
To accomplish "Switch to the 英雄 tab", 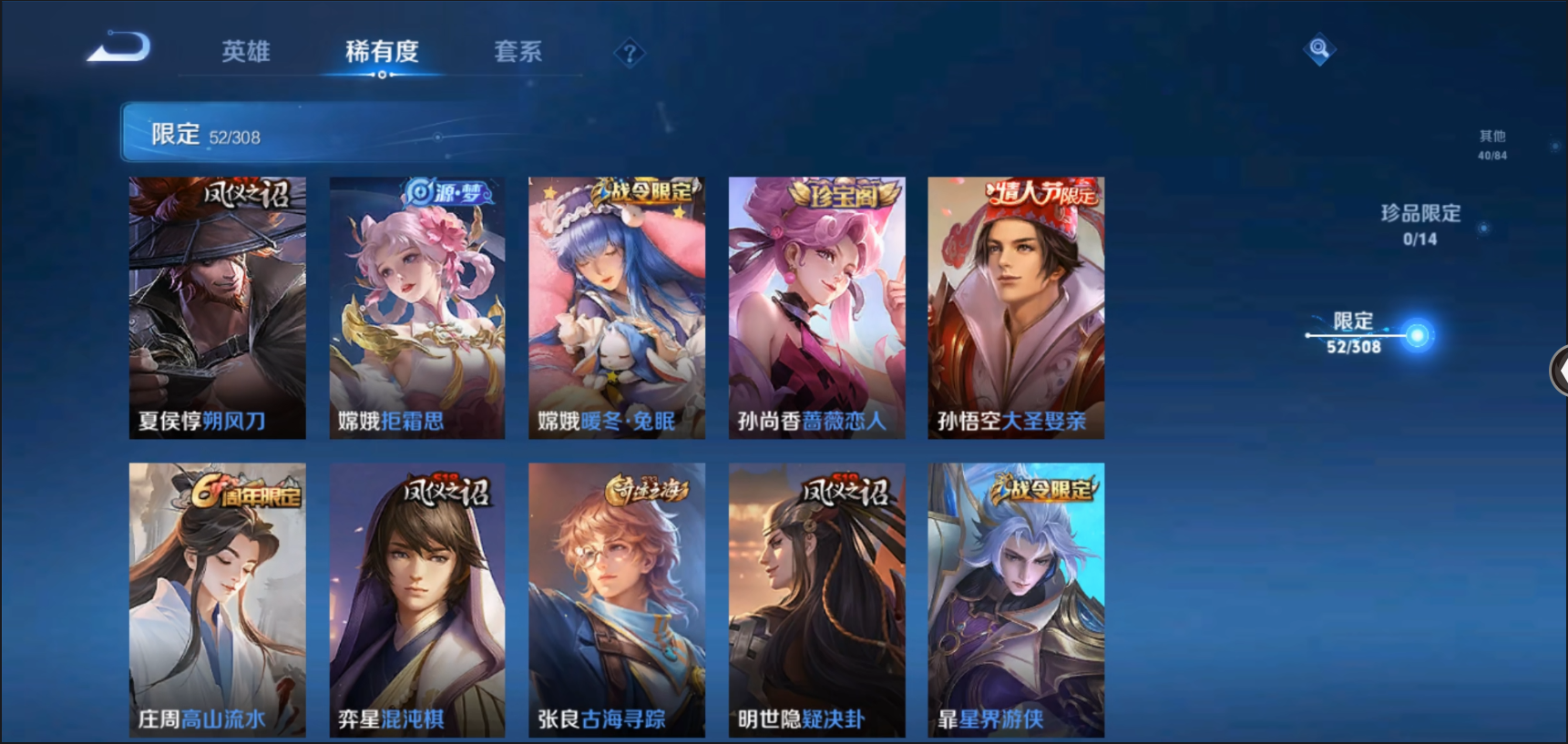I will 246,51.
